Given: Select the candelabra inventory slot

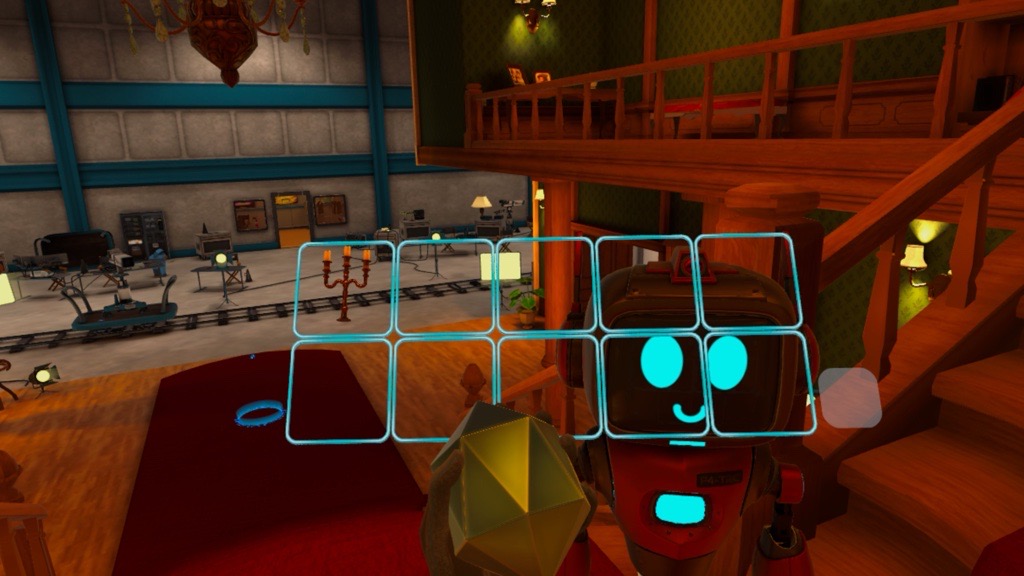Looking at the screenshot, I should tap(345, 288).
